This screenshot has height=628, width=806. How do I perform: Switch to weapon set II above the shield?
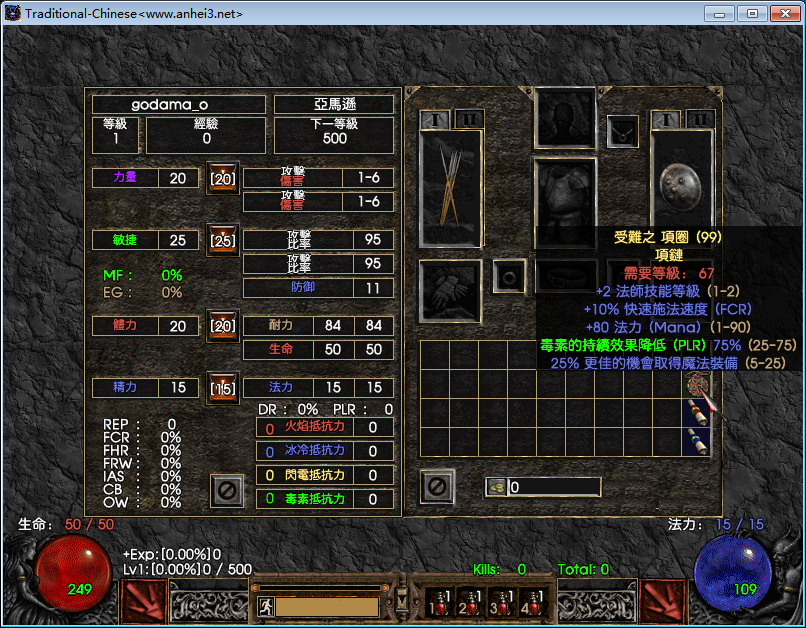(701, 120)
